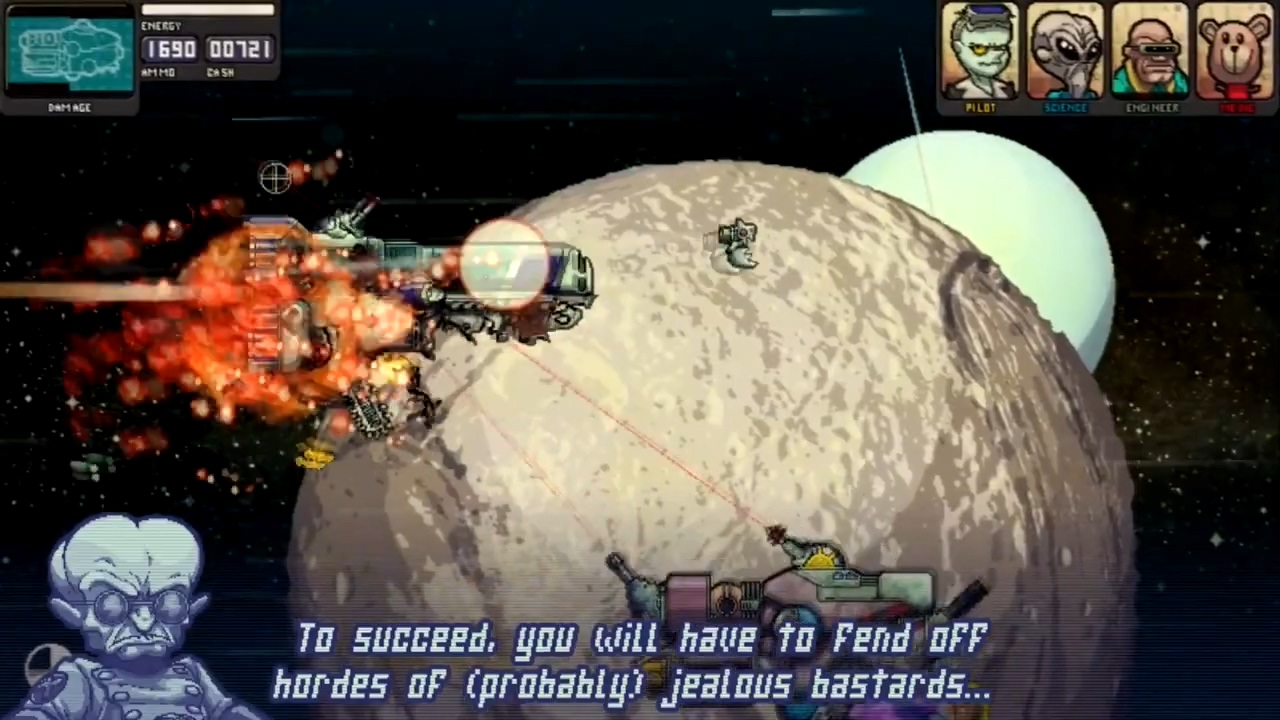Select the Pilot crew portrait
This screenshot has width=1280, height=720.
980,52
